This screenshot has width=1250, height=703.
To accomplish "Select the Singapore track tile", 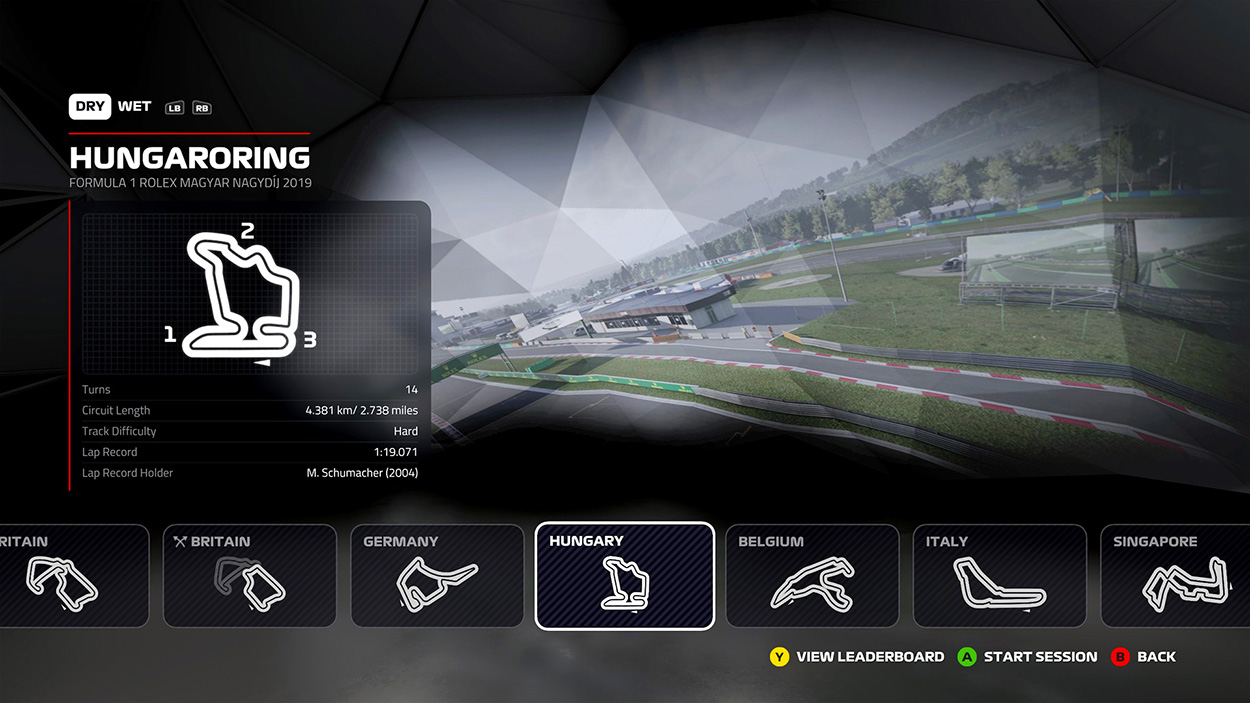I will point(1175,576).
